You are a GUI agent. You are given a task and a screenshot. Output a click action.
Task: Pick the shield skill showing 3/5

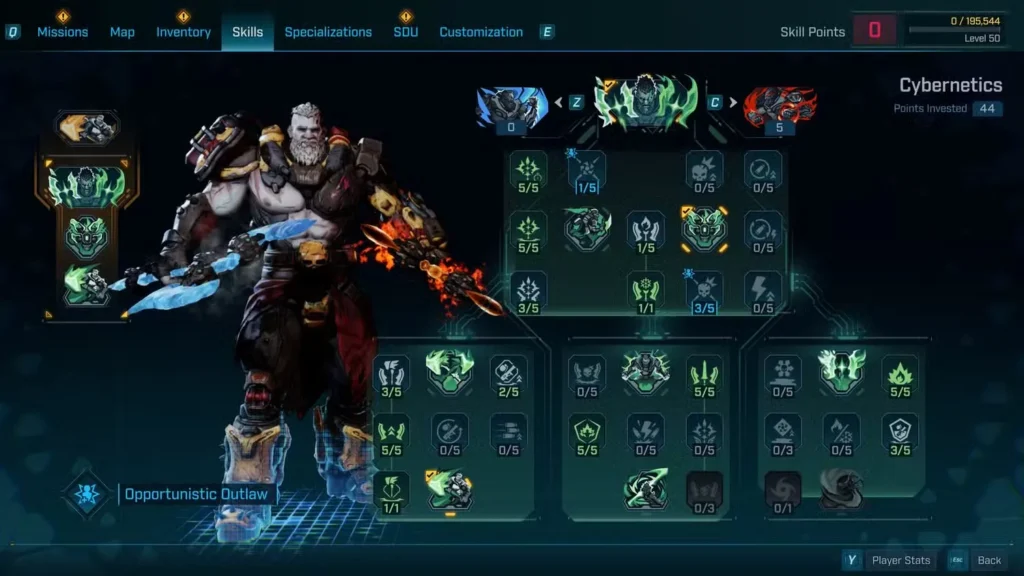click(900, 433)
